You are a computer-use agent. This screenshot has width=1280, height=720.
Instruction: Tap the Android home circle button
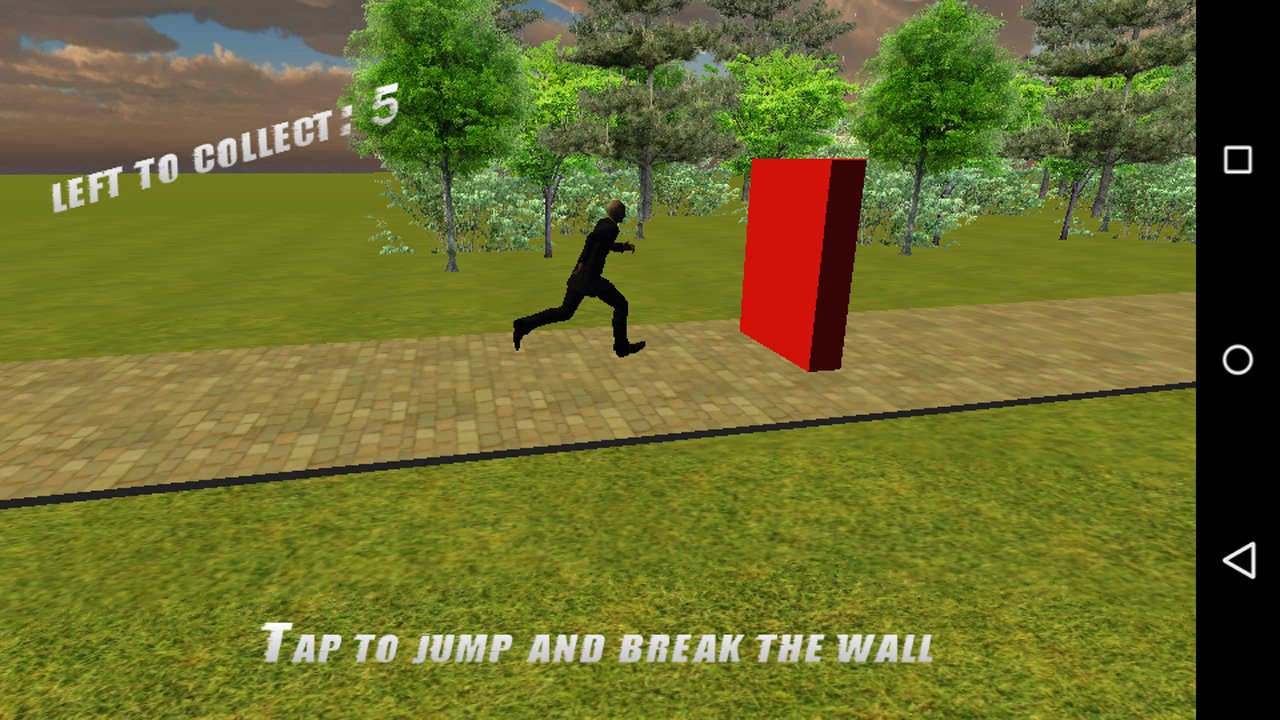coord(1238,358)
